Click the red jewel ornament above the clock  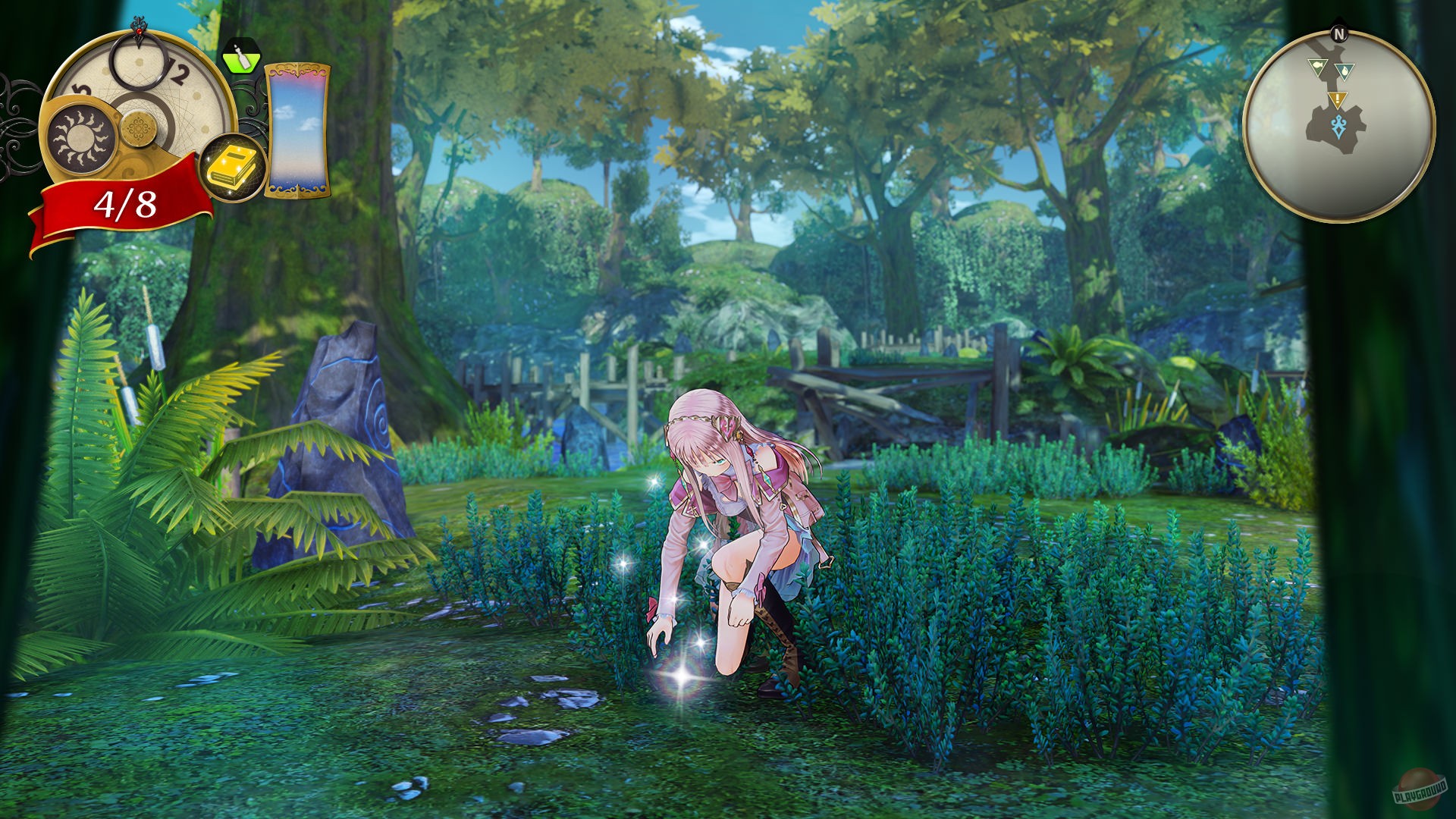click(x=139, y=30)
